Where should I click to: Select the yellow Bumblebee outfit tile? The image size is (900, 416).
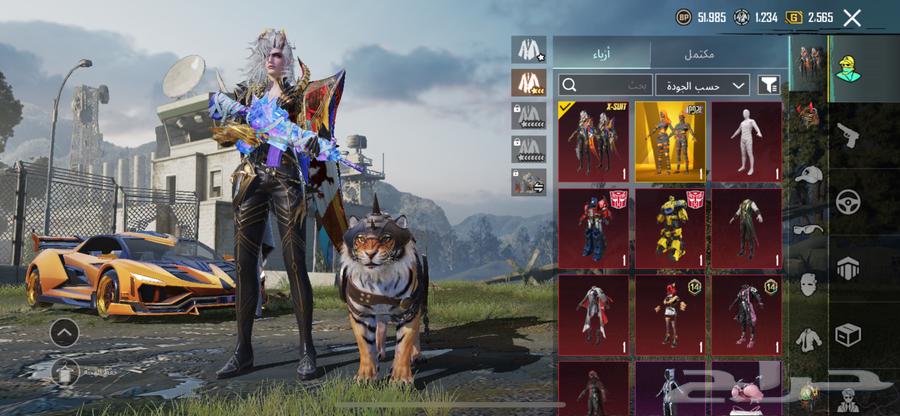(670, 228)
